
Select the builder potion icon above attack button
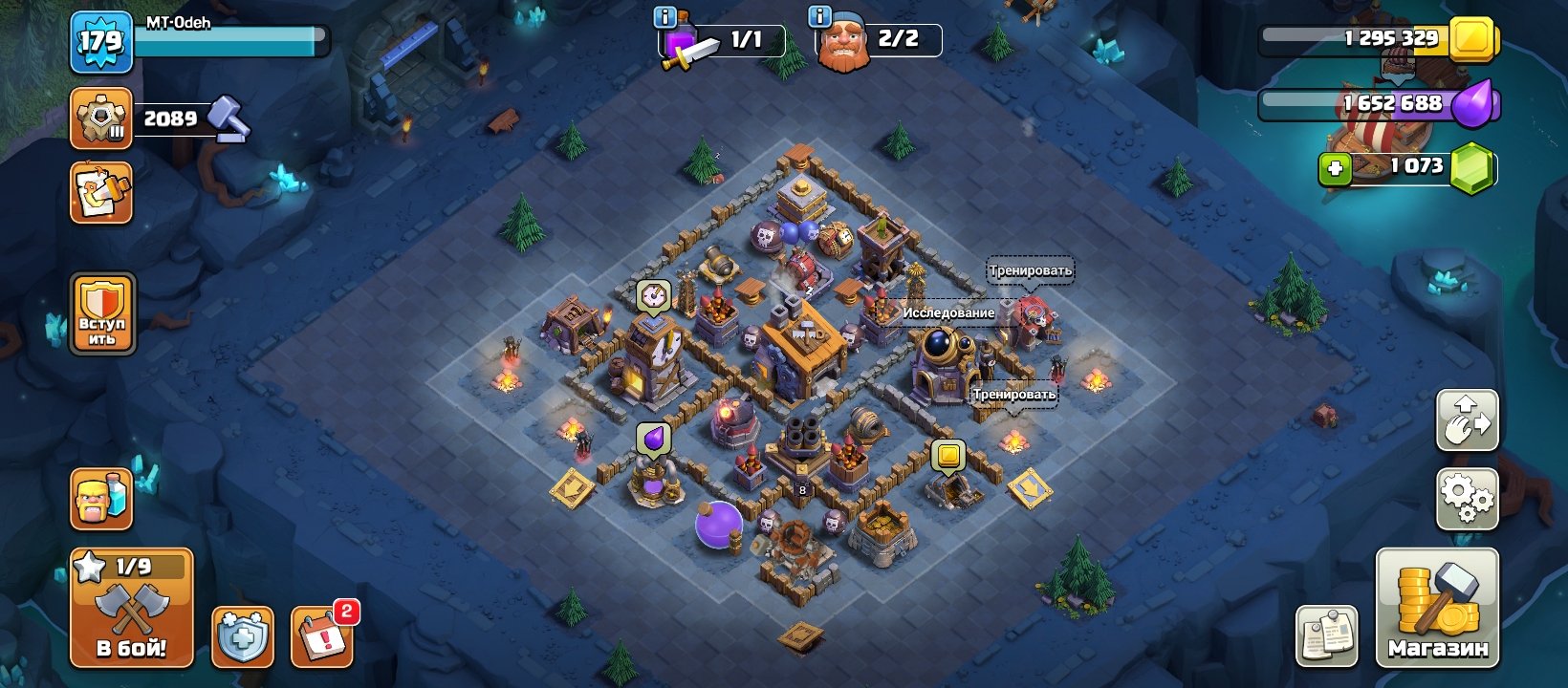tap(100, 498)
